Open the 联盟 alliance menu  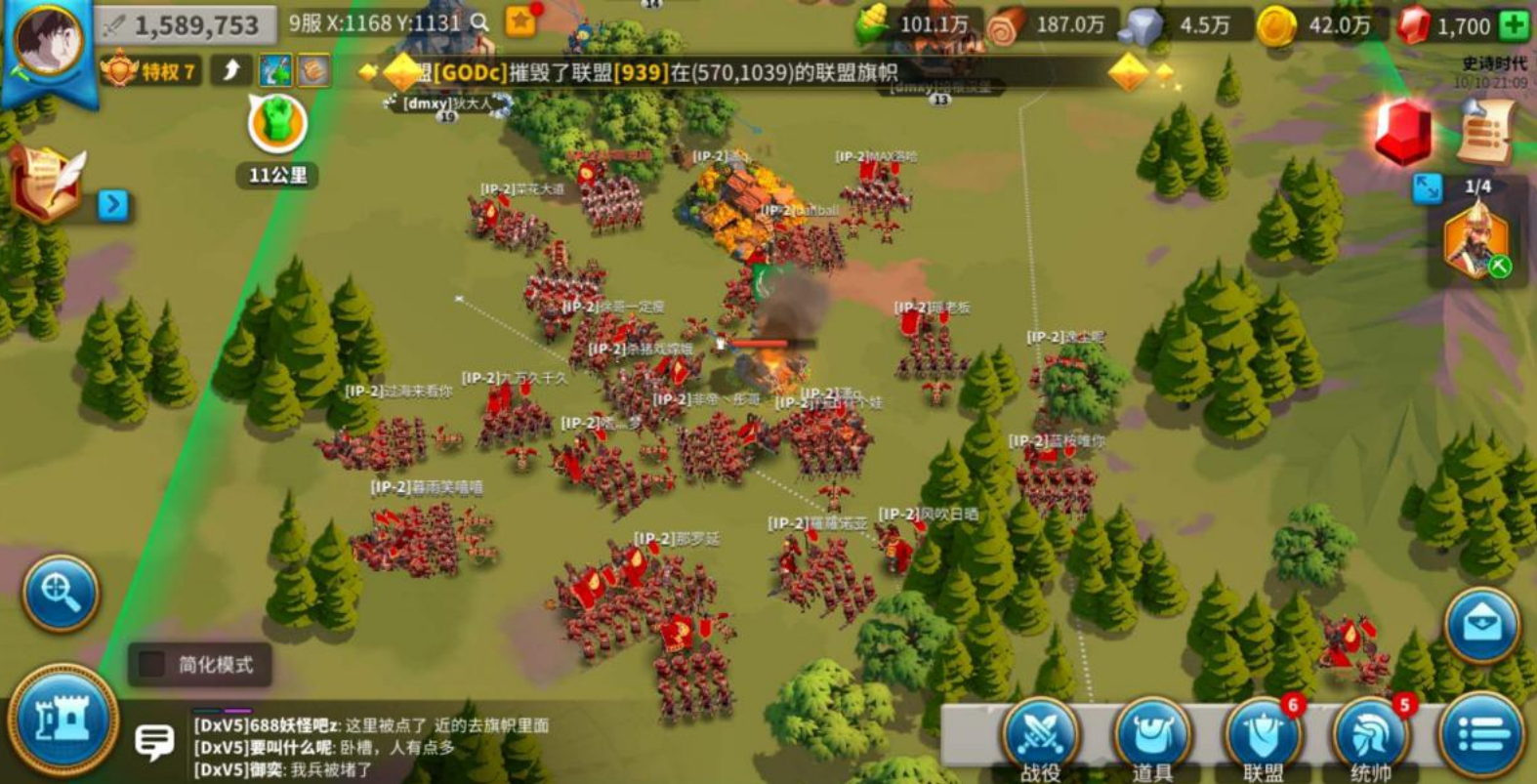click(1263, 737)
